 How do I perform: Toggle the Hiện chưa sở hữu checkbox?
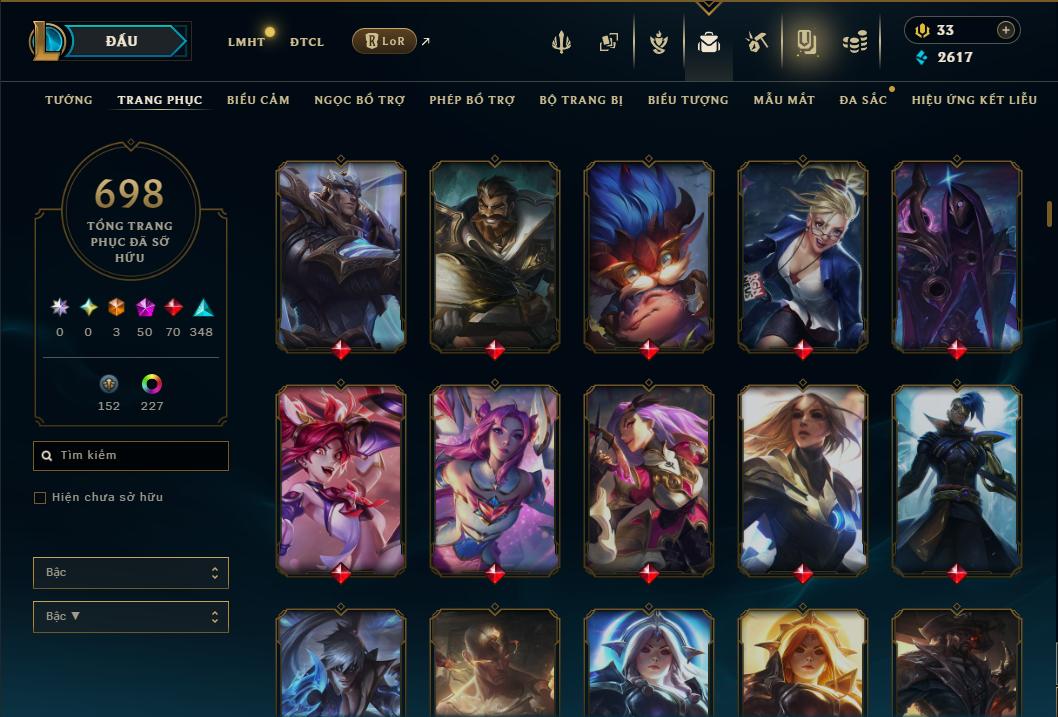pos(40,497)
